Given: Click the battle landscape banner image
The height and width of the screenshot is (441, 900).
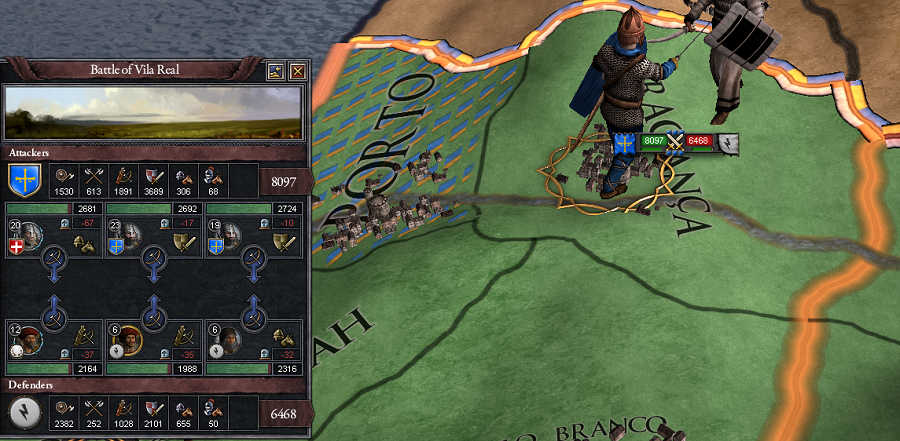Looking at the screenshot, I should point(153,112).
